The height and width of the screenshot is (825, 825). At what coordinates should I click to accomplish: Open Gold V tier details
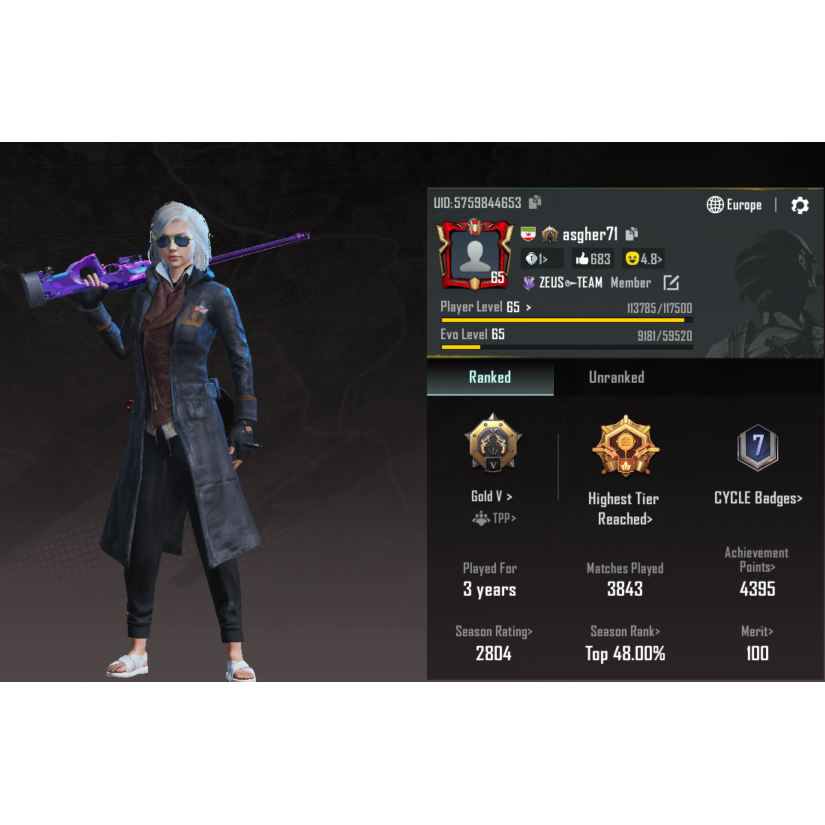click(x=491, y=496)
